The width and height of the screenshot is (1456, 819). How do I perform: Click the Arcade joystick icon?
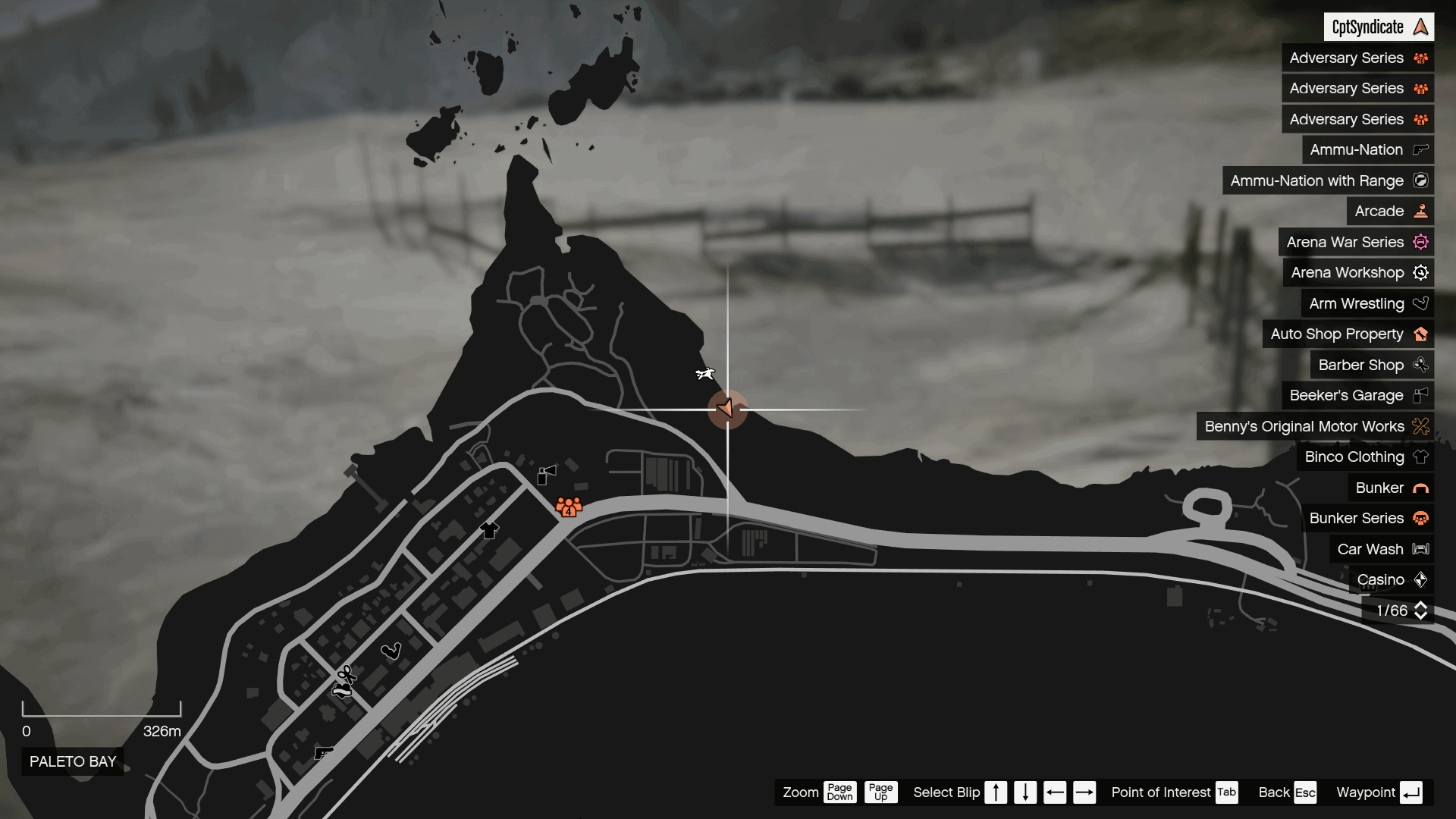[1419, 211]
